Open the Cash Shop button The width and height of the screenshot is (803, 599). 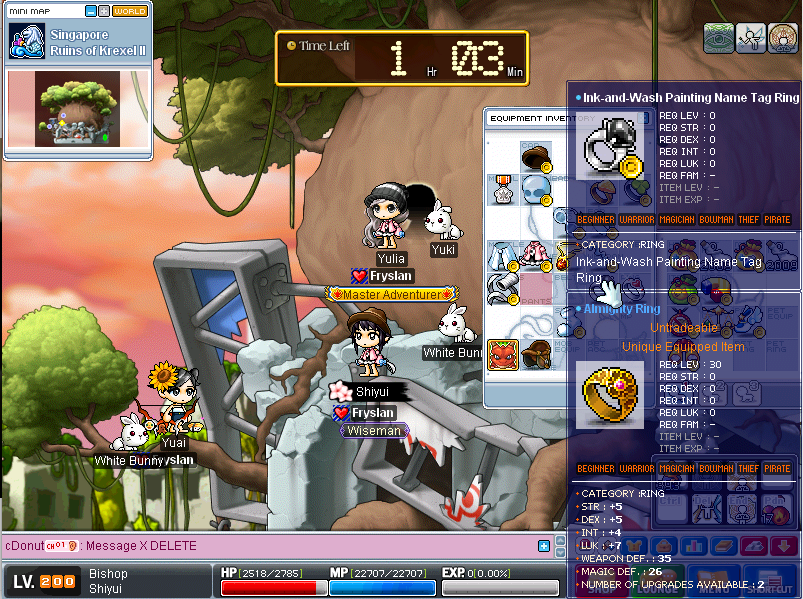[x=599, y=588]
